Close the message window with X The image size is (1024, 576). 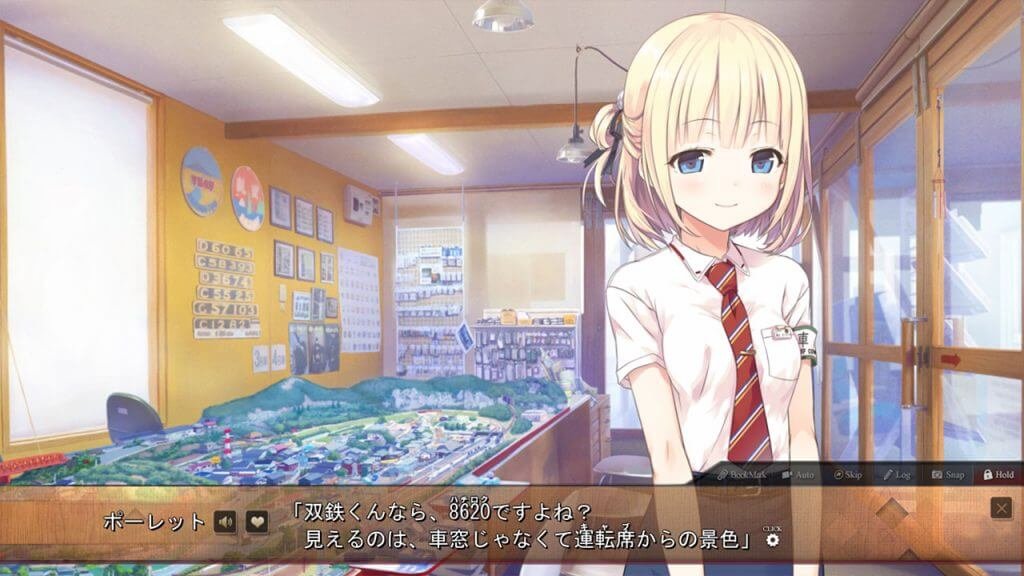coord(1001,508)
